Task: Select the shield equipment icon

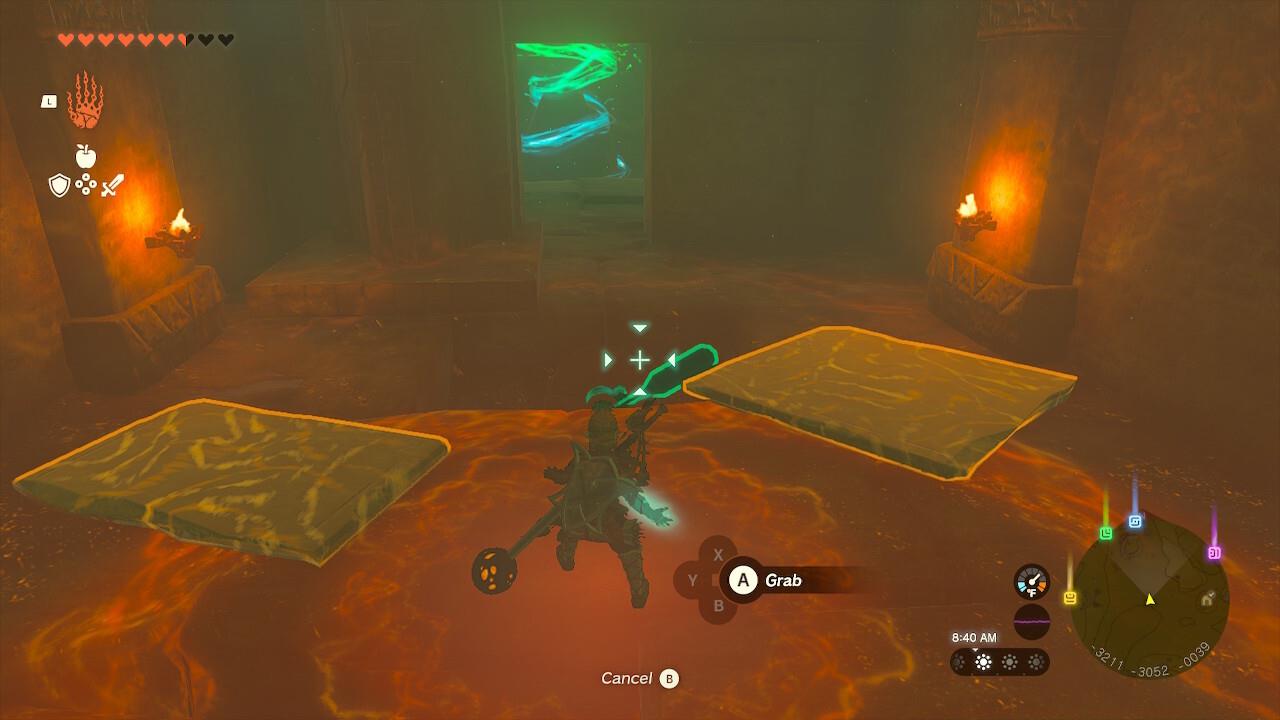Action: [x=59, y=183]
